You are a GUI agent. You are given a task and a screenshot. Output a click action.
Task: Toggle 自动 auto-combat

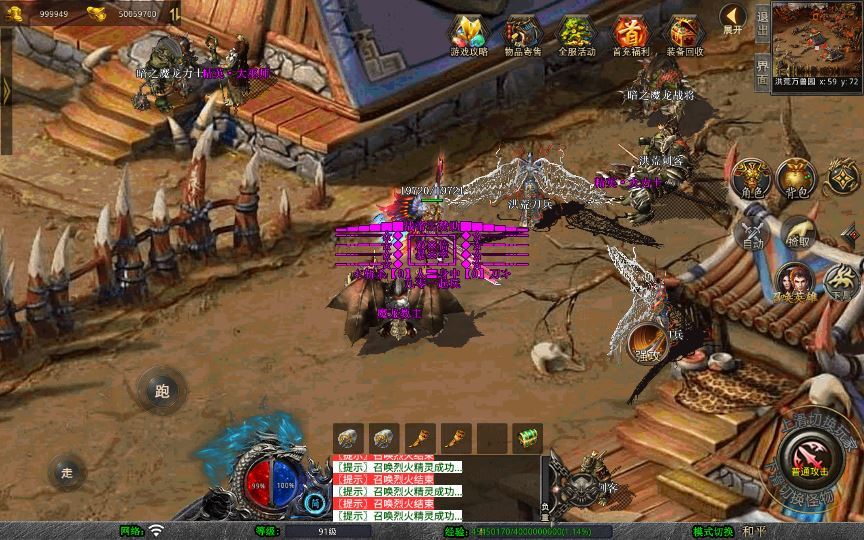(x=751, y=235)
